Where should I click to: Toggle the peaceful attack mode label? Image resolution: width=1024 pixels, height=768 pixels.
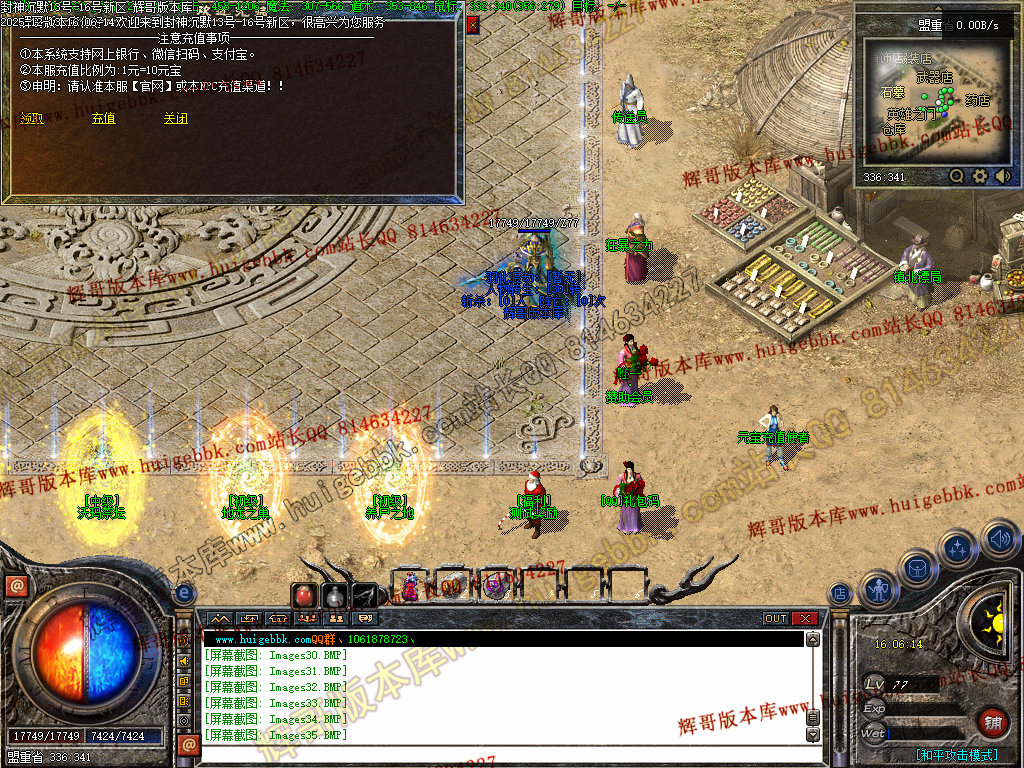click(x=956, y=755)
